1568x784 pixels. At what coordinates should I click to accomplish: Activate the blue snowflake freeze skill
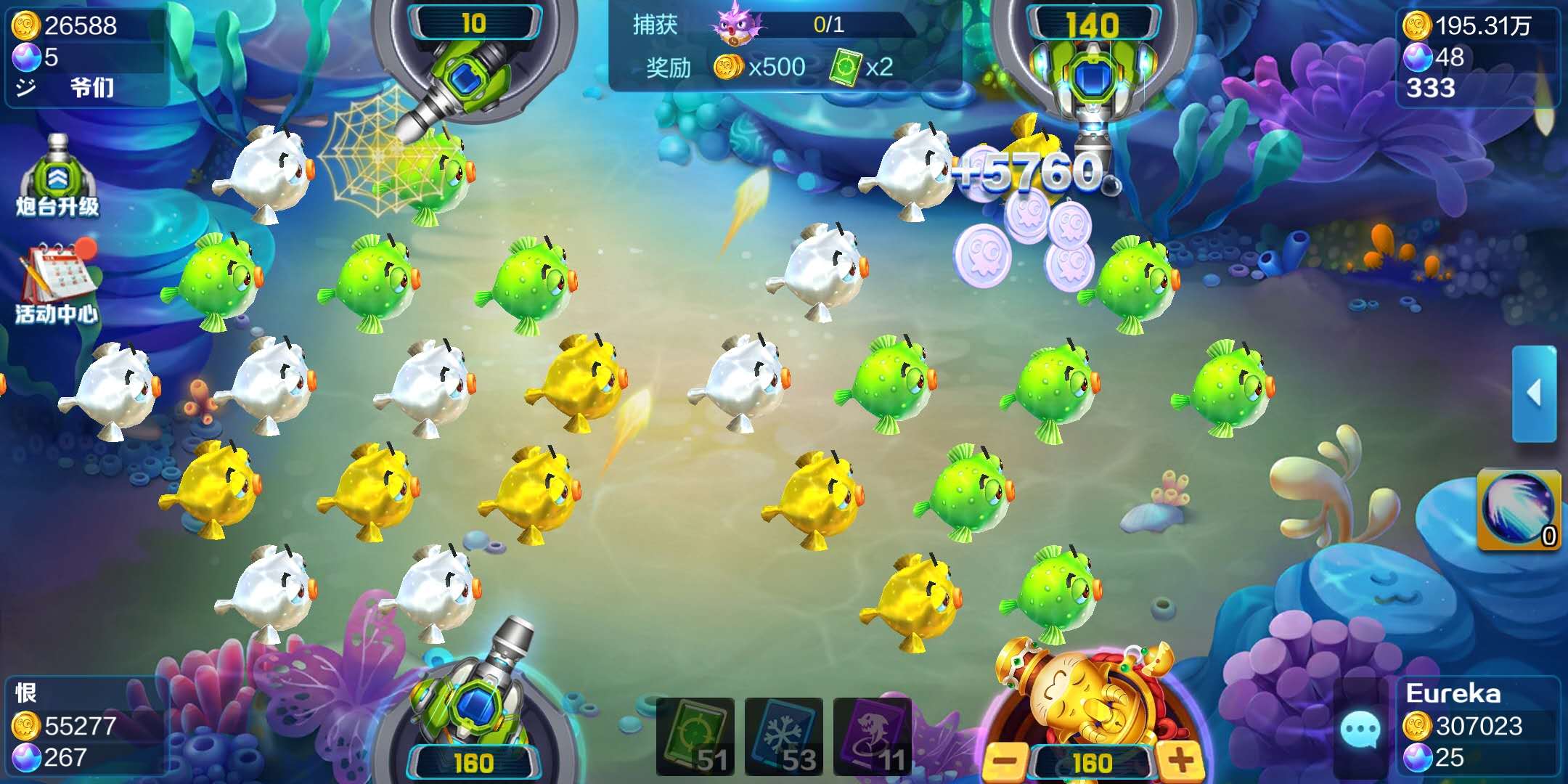pyautogui.click(x=784, y=736)
